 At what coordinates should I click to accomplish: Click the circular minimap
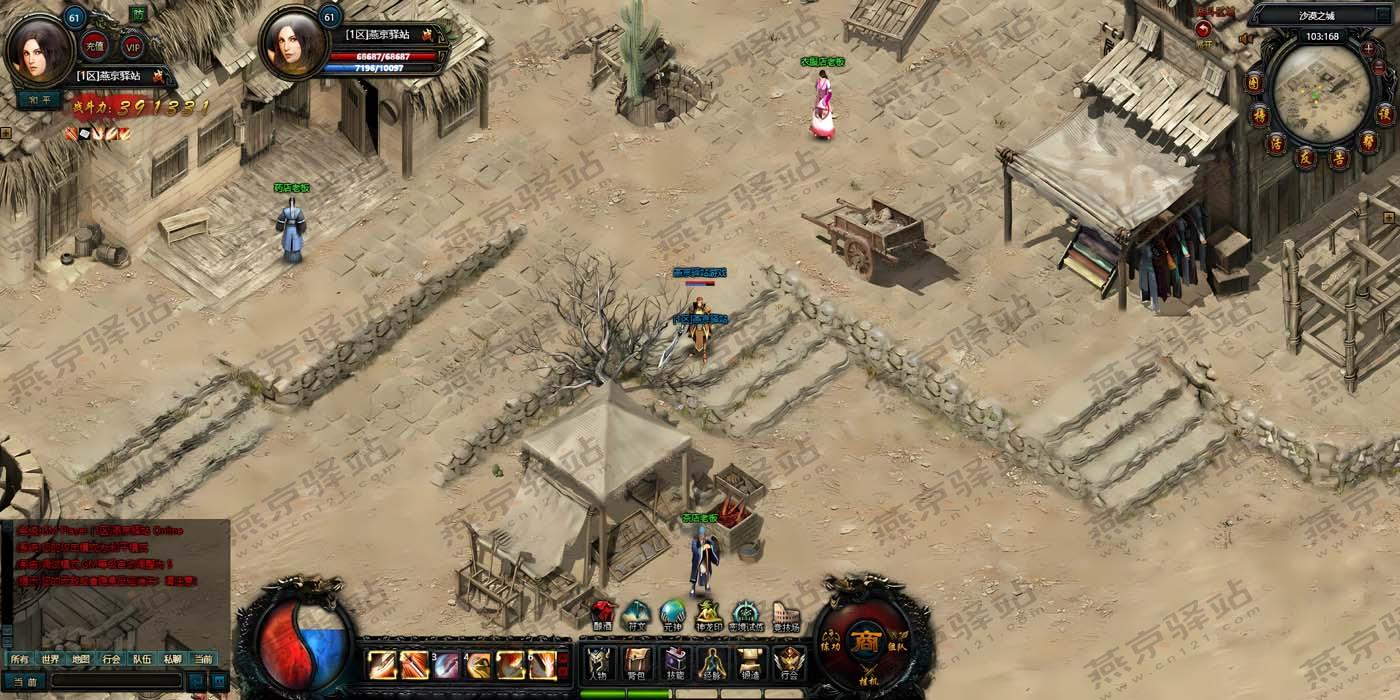point(1320,93)
